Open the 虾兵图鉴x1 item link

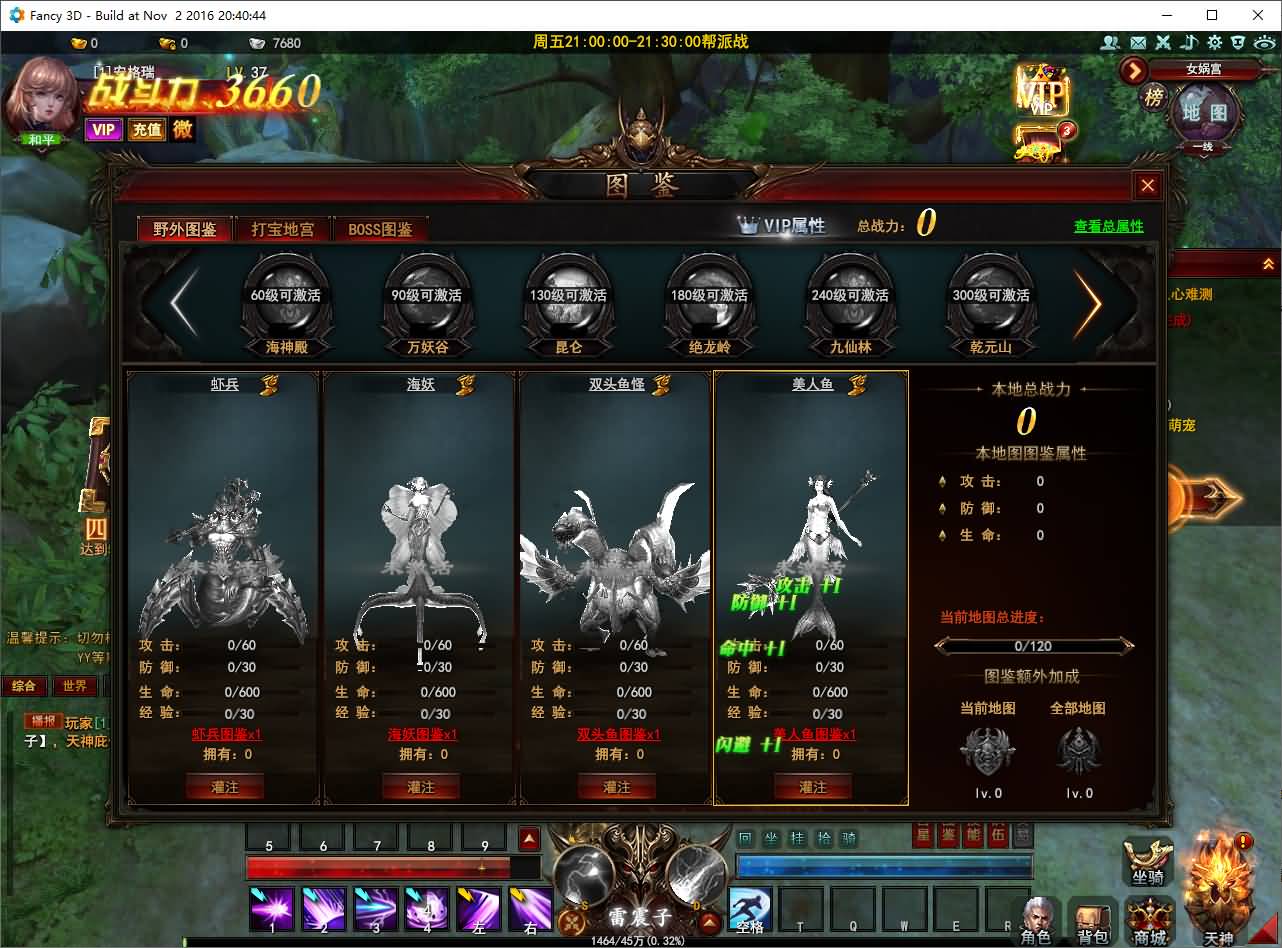226,734
